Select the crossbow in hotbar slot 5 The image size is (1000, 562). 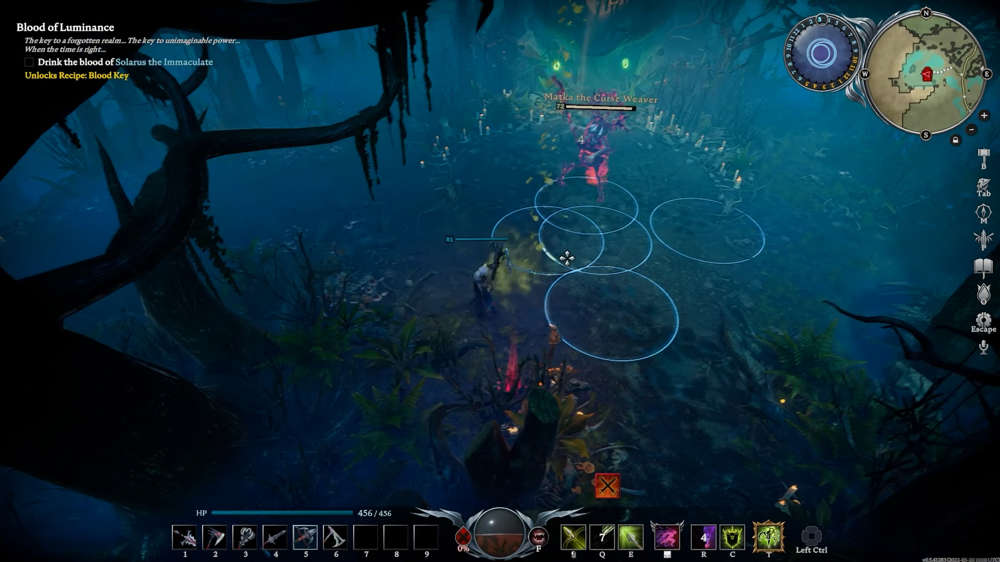click(x=305, y=537)
